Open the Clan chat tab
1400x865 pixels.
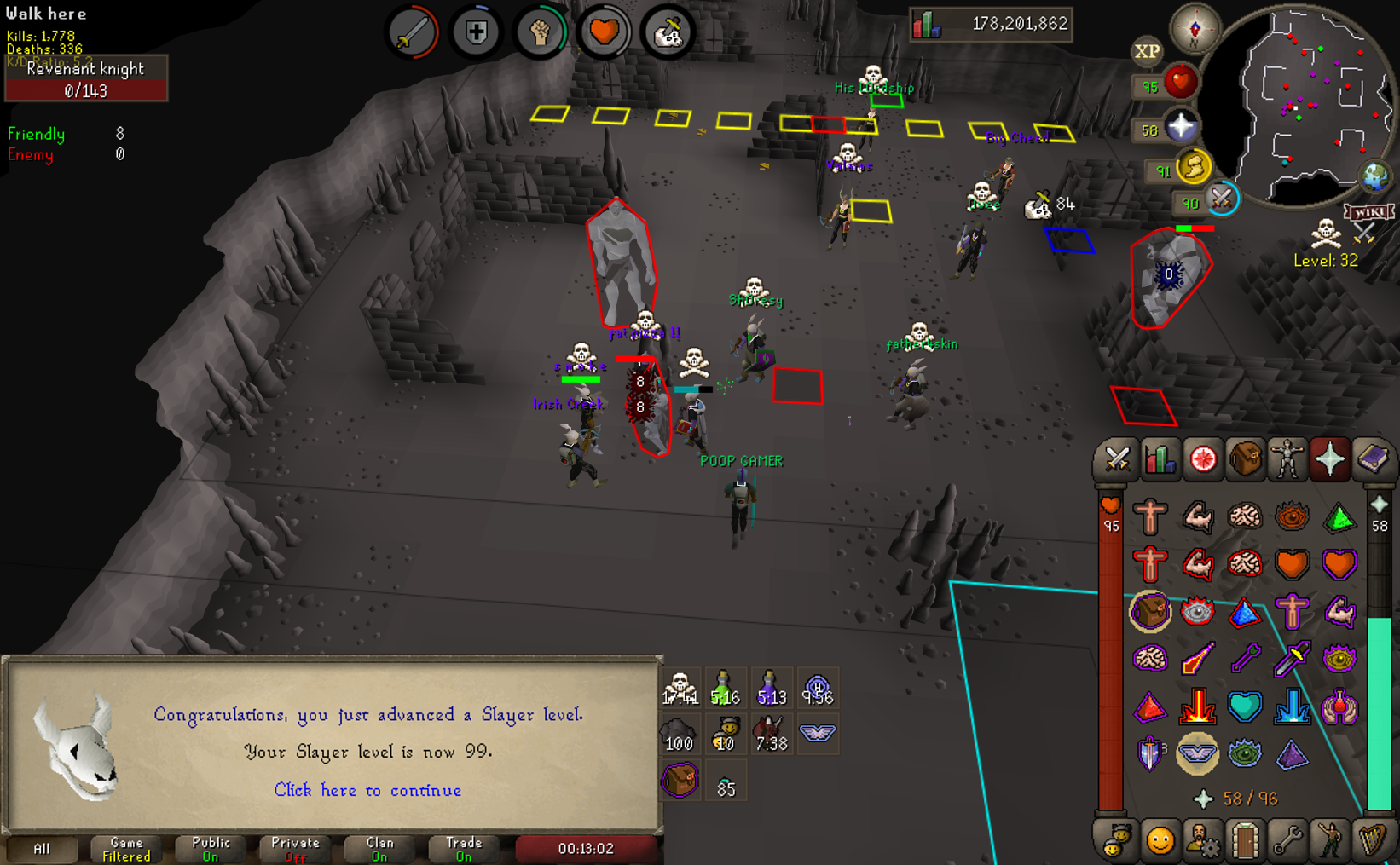click(x=379, y=849)
